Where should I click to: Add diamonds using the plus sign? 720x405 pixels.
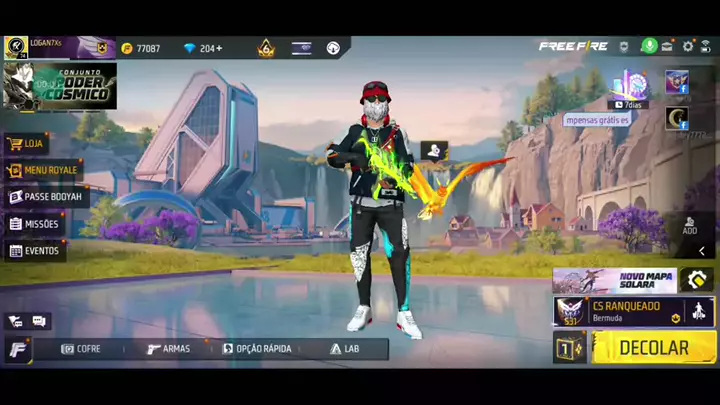(219, 48)
